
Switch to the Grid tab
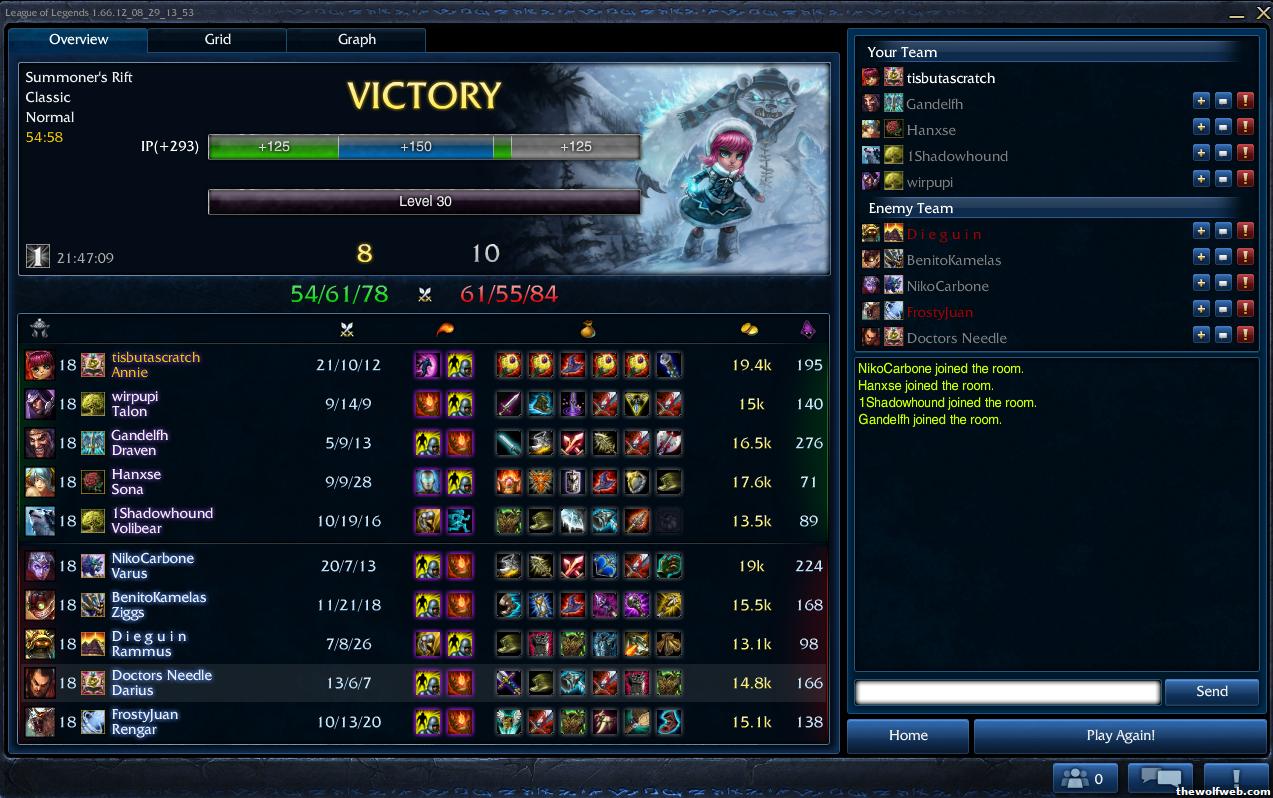click(x=217, y=40)
